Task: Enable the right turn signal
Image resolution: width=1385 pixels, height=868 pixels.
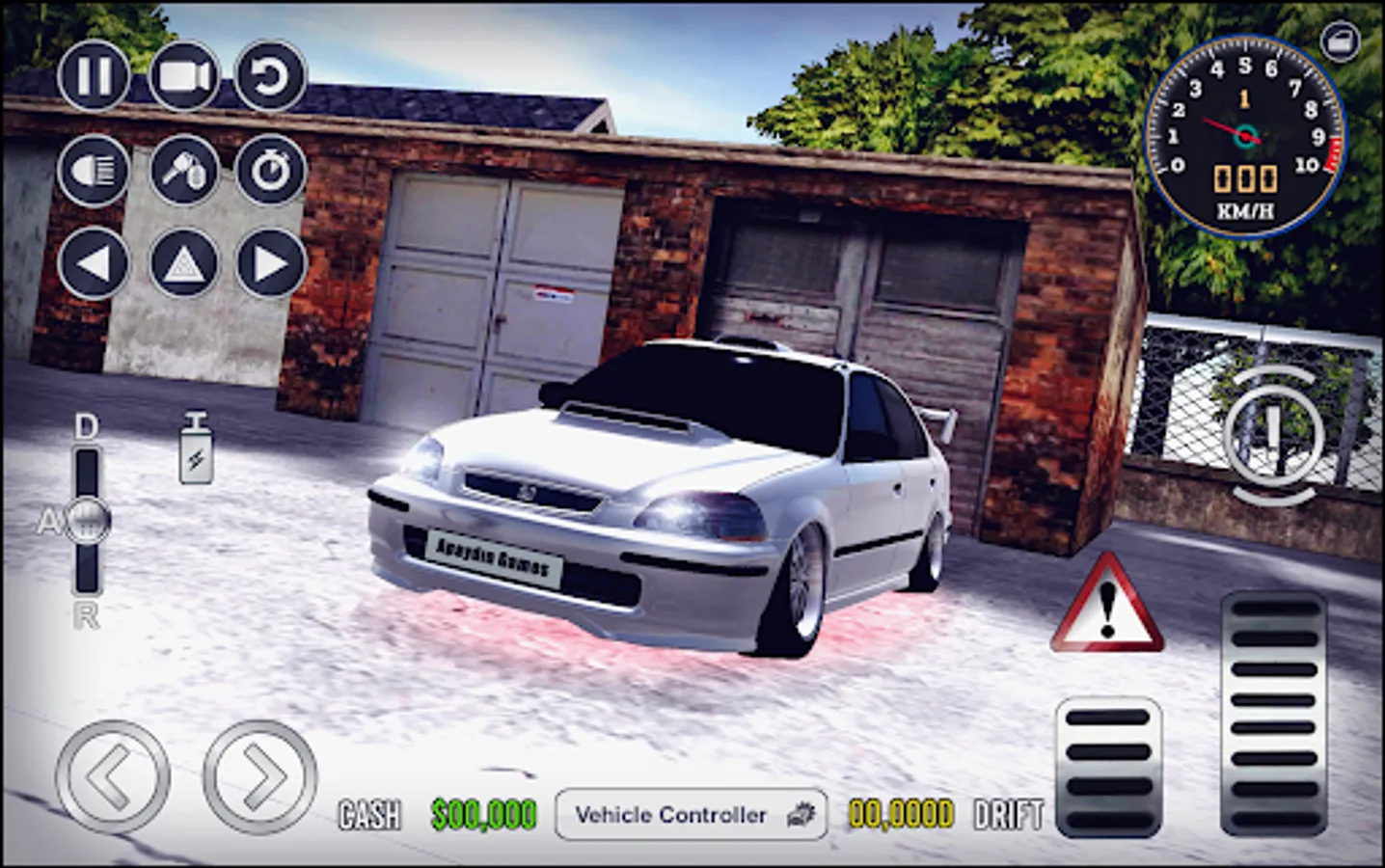Action: [x=273, y=261]
